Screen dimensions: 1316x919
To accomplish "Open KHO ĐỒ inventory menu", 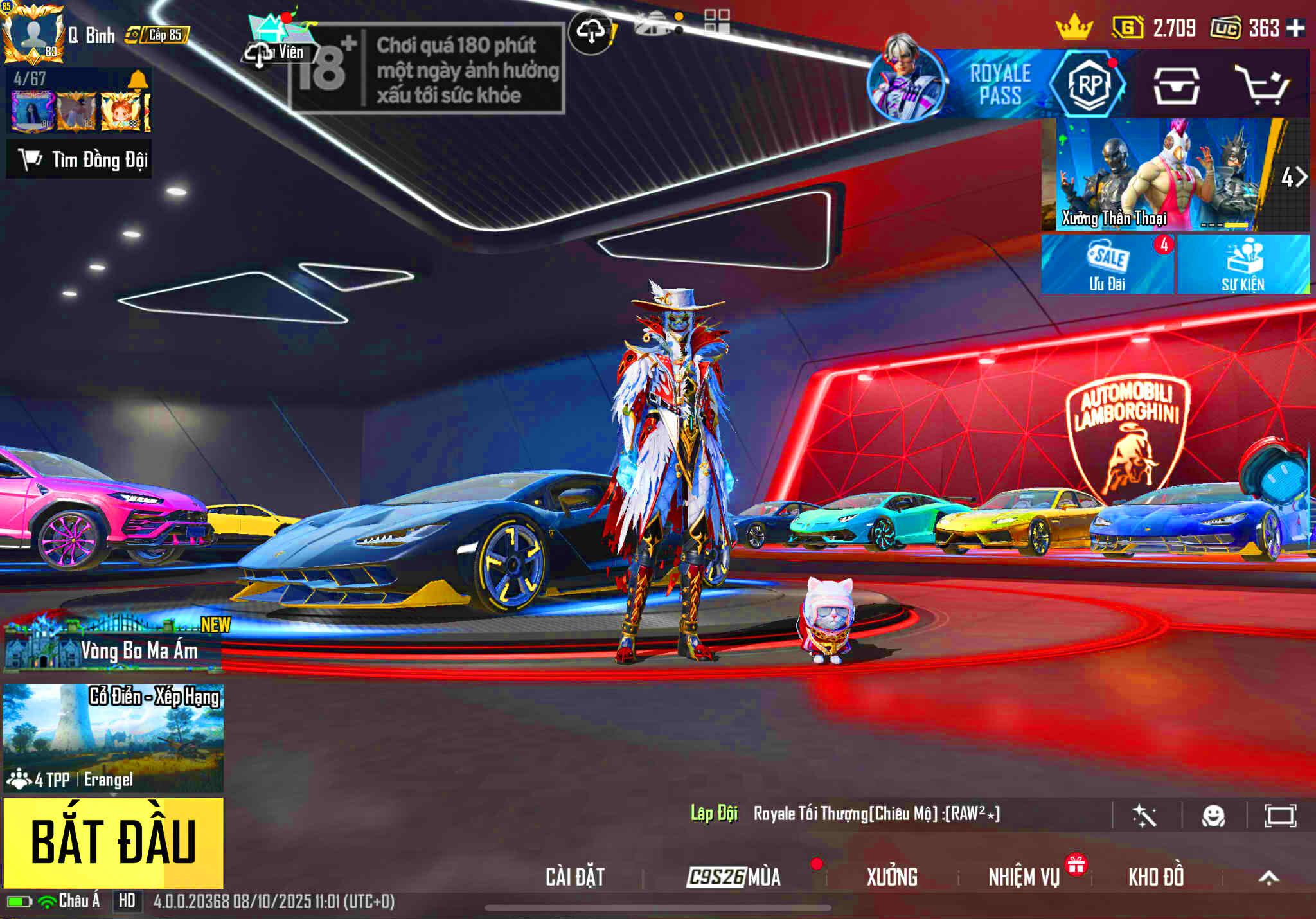I will click(1156, 877).
